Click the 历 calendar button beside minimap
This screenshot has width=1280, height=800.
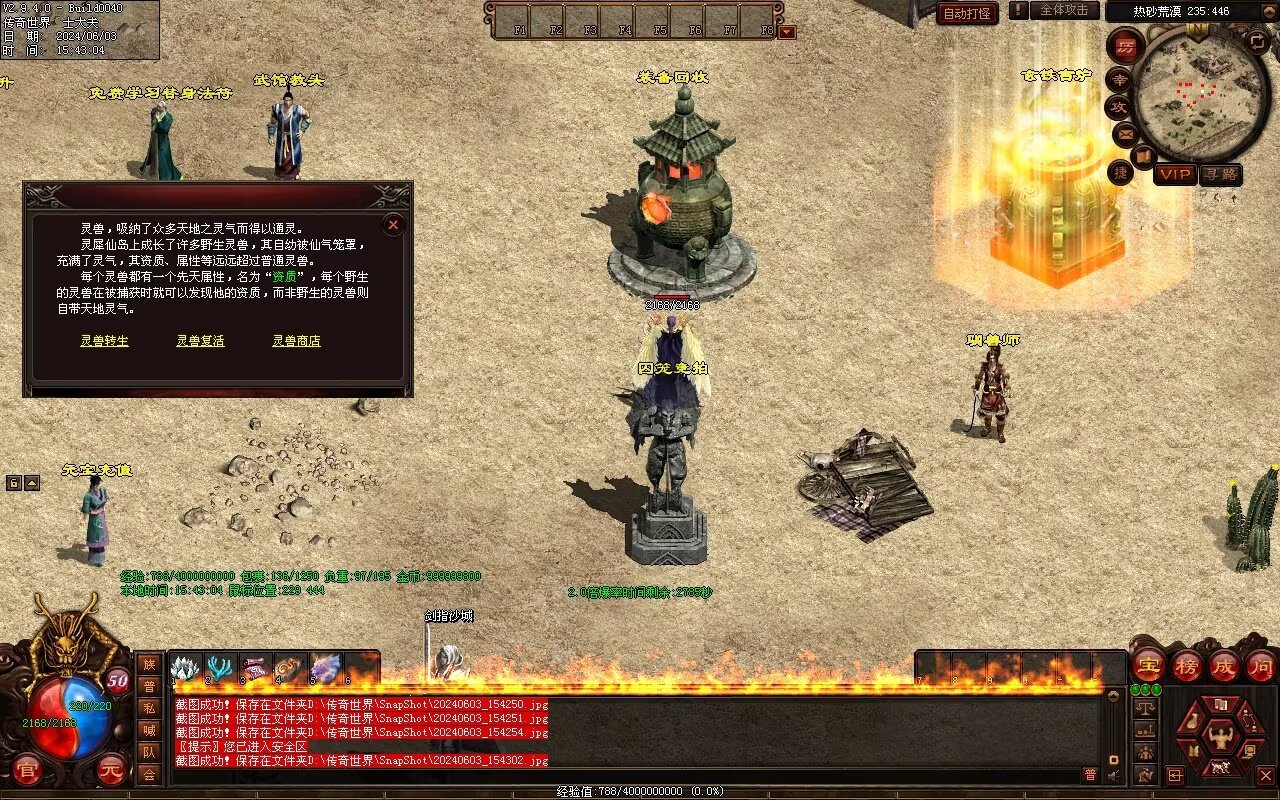pyautogui.click(x=1126, y=45)
